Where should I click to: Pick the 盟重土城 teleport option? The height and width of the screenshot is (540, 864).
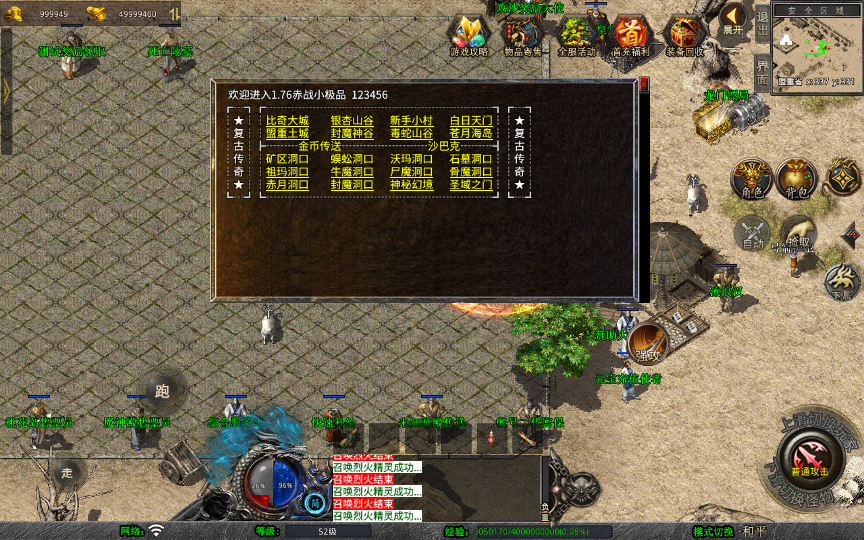[287, 134]
